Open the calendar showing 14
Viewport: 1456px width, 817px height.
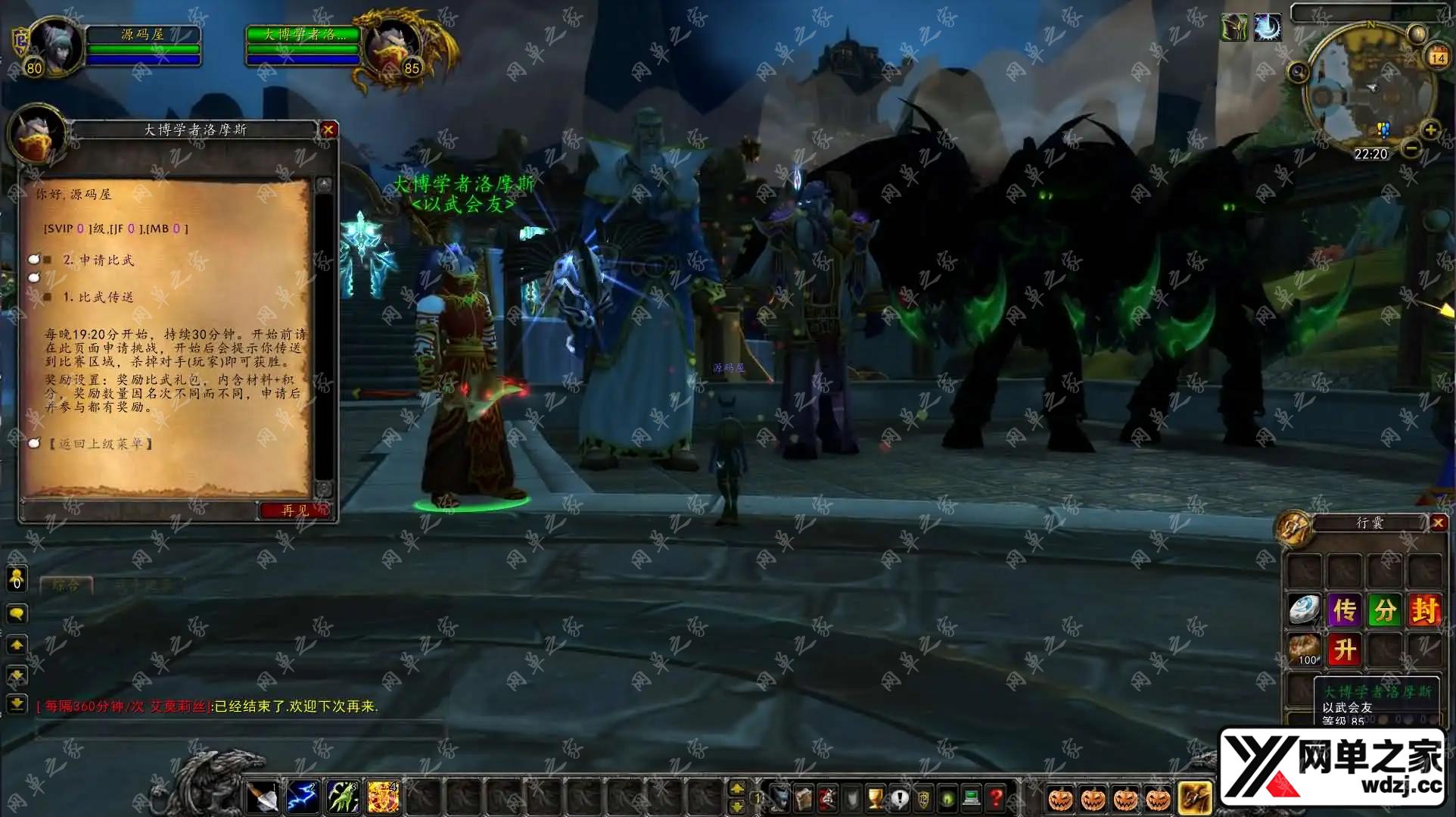tap(1437, 57)
